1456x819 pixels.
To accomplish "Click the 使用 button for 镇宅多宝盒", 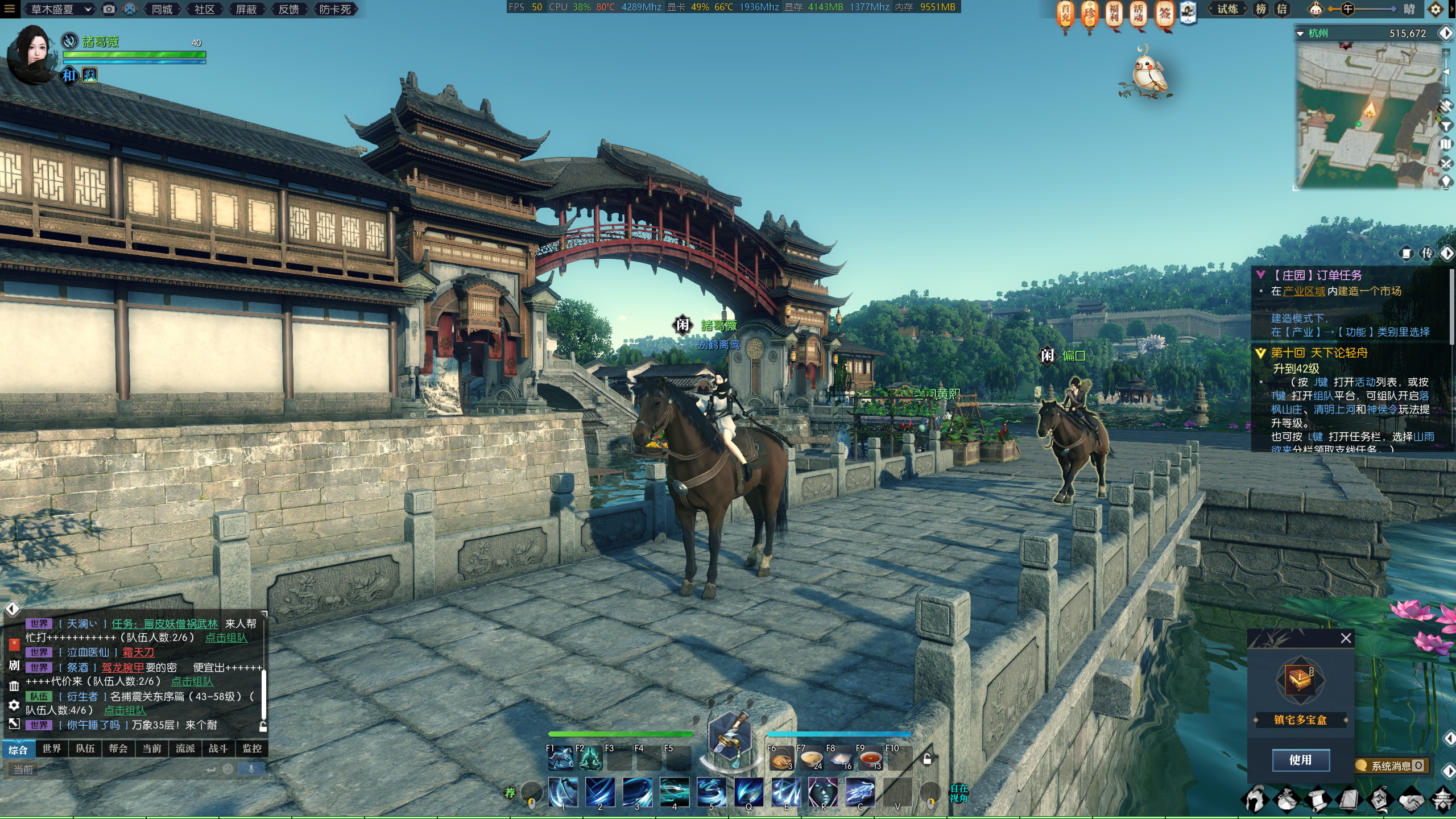I will point(1300,760).
